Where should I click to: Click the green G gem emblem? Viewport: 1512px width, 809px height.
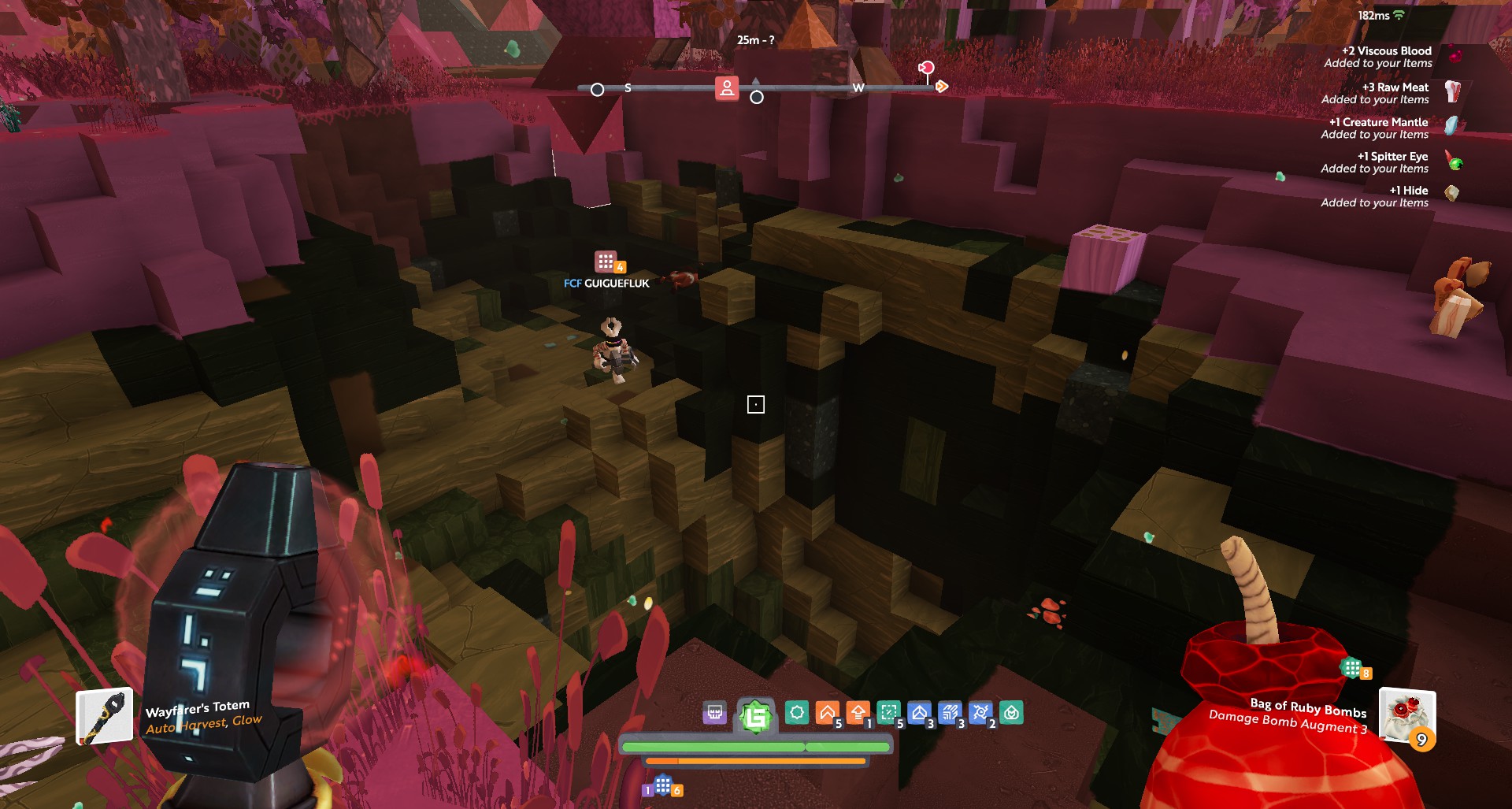click(755, 716)
